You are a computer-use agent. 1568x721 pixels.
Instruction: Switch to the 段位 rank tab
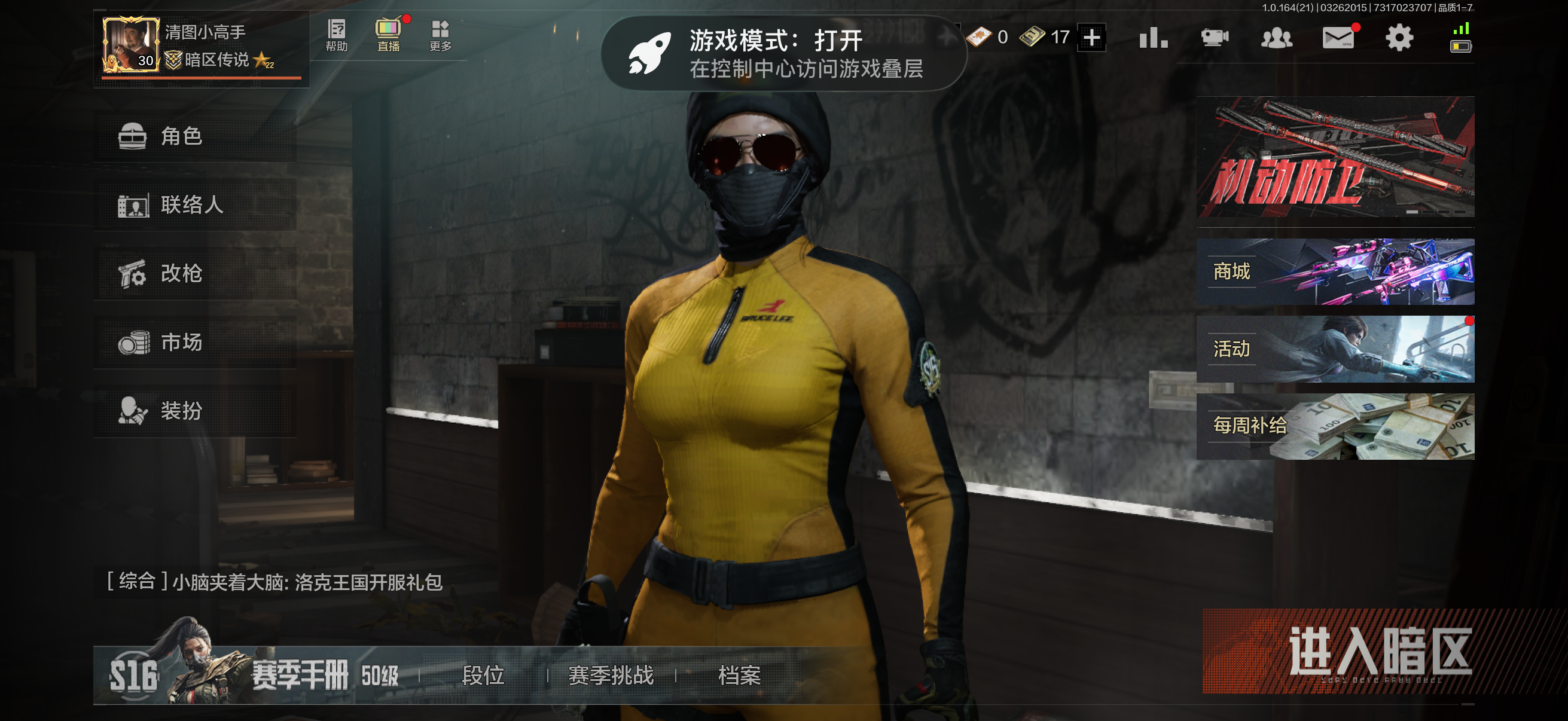[x=484, y=676]
